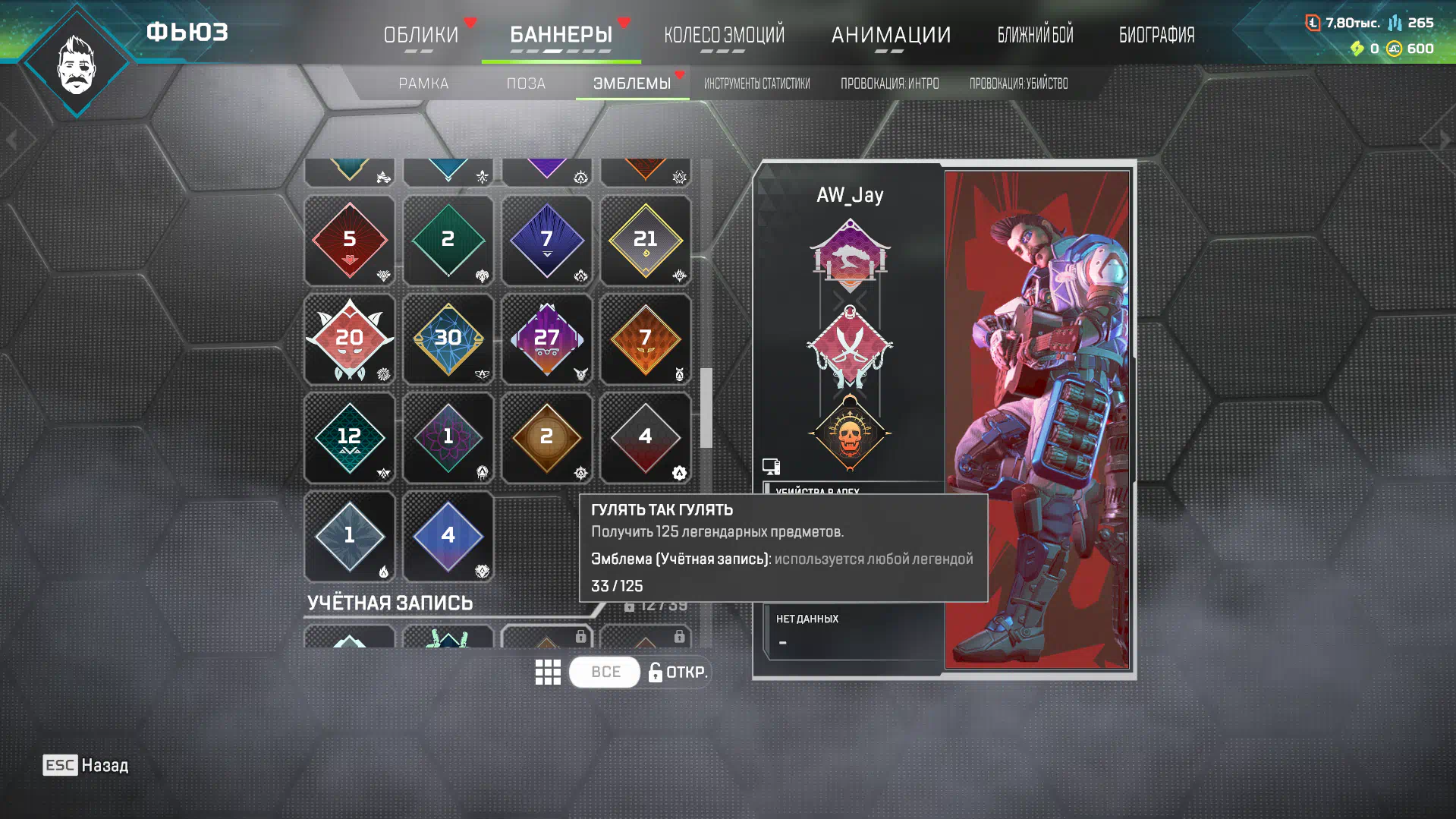Open ИНСТРУМЕНТЫ СТАТИСТИКИ sub-tab
Screen dimensions: 1456x819
756,83
